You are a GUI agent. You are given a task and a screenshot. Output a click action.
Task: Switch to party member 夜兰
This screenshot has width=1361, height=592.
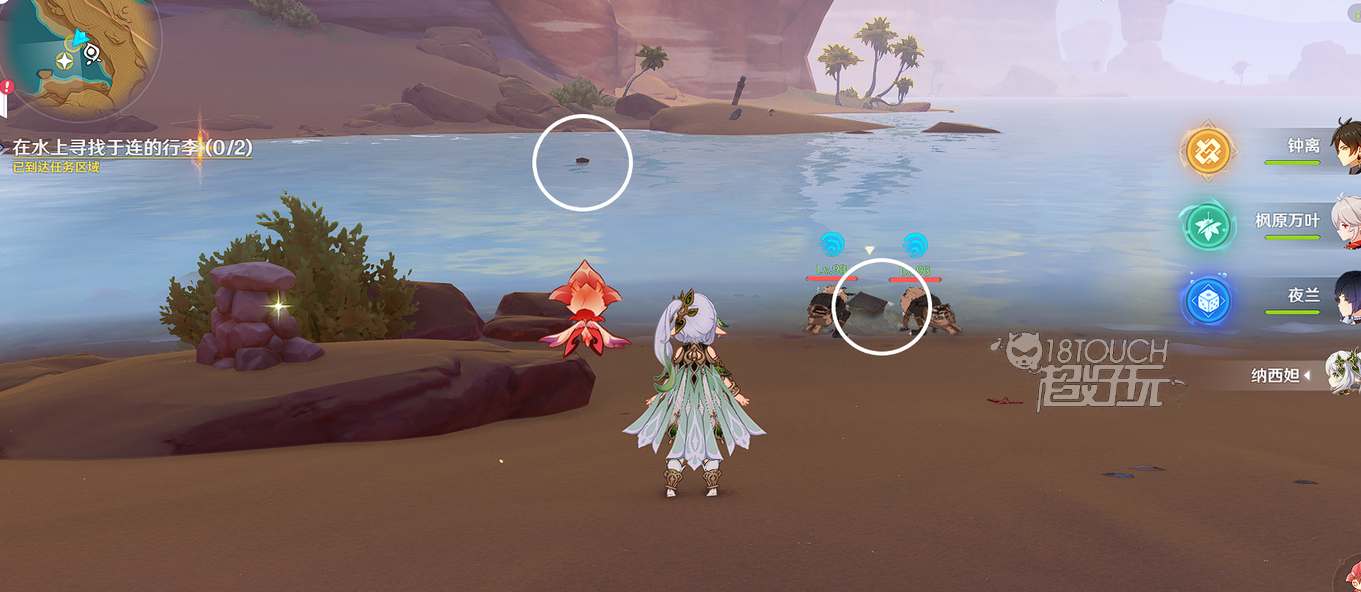1304,297
